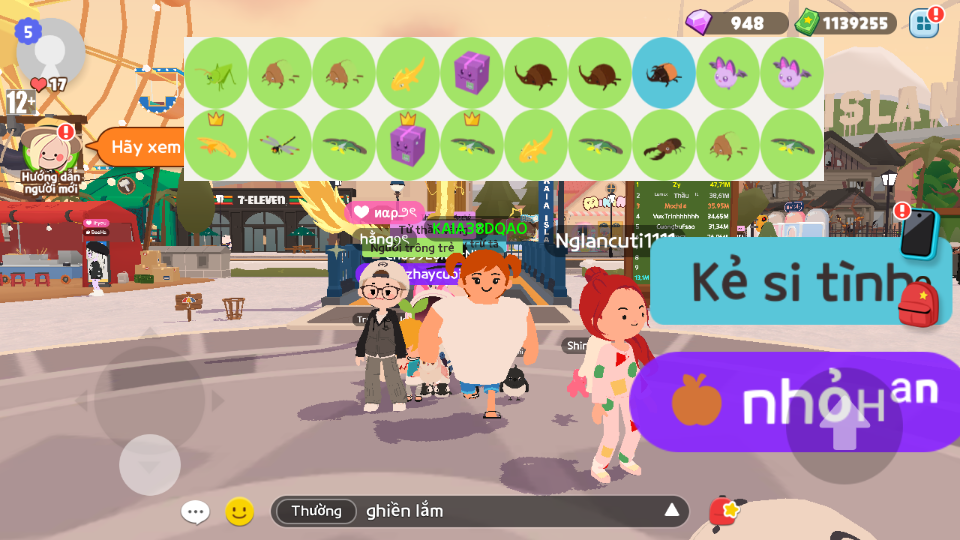Open the main menu grid icon
This screenshot has width=960, height=540.
[924, 23]
